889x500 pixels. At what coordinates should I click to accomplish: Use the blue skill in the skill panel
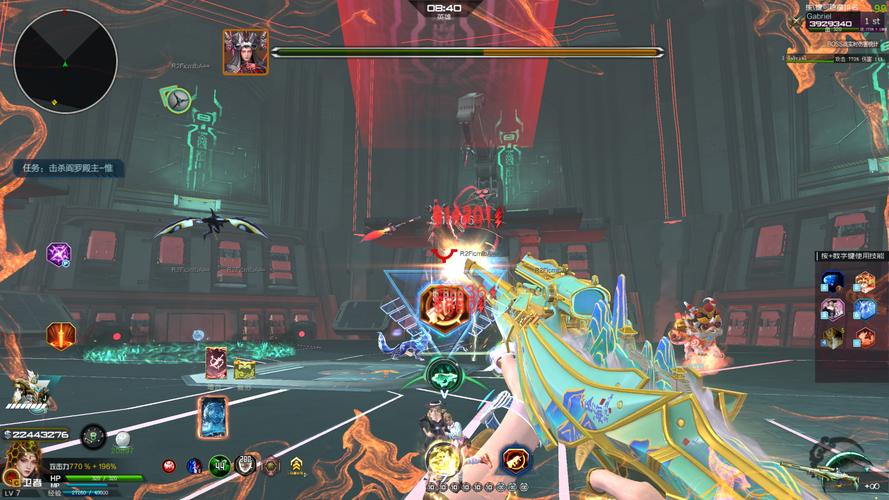pyautogui.click(x=832, y=282)
